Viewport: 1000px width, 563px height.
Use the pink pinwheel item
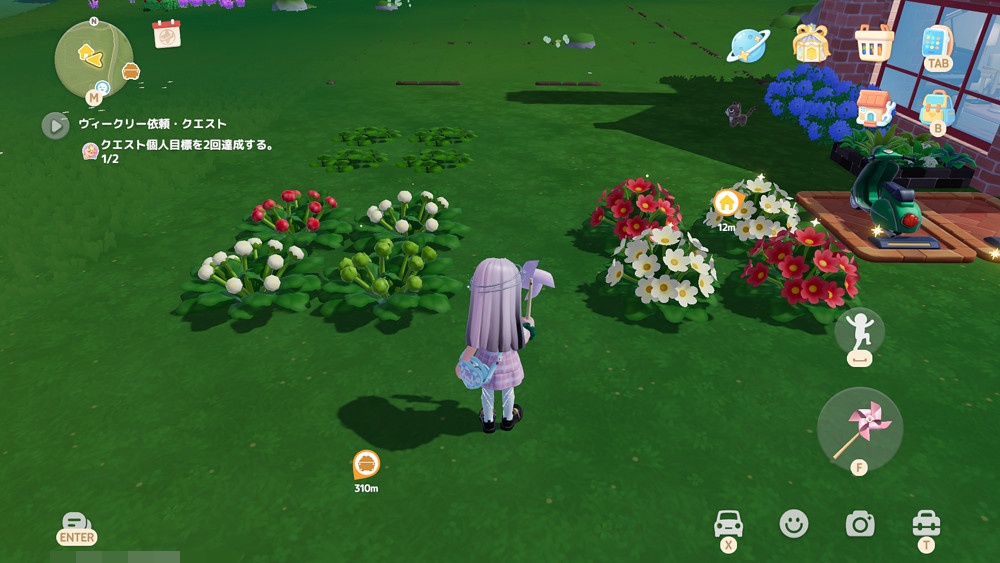pyautogui.click(x=859, y=429)
